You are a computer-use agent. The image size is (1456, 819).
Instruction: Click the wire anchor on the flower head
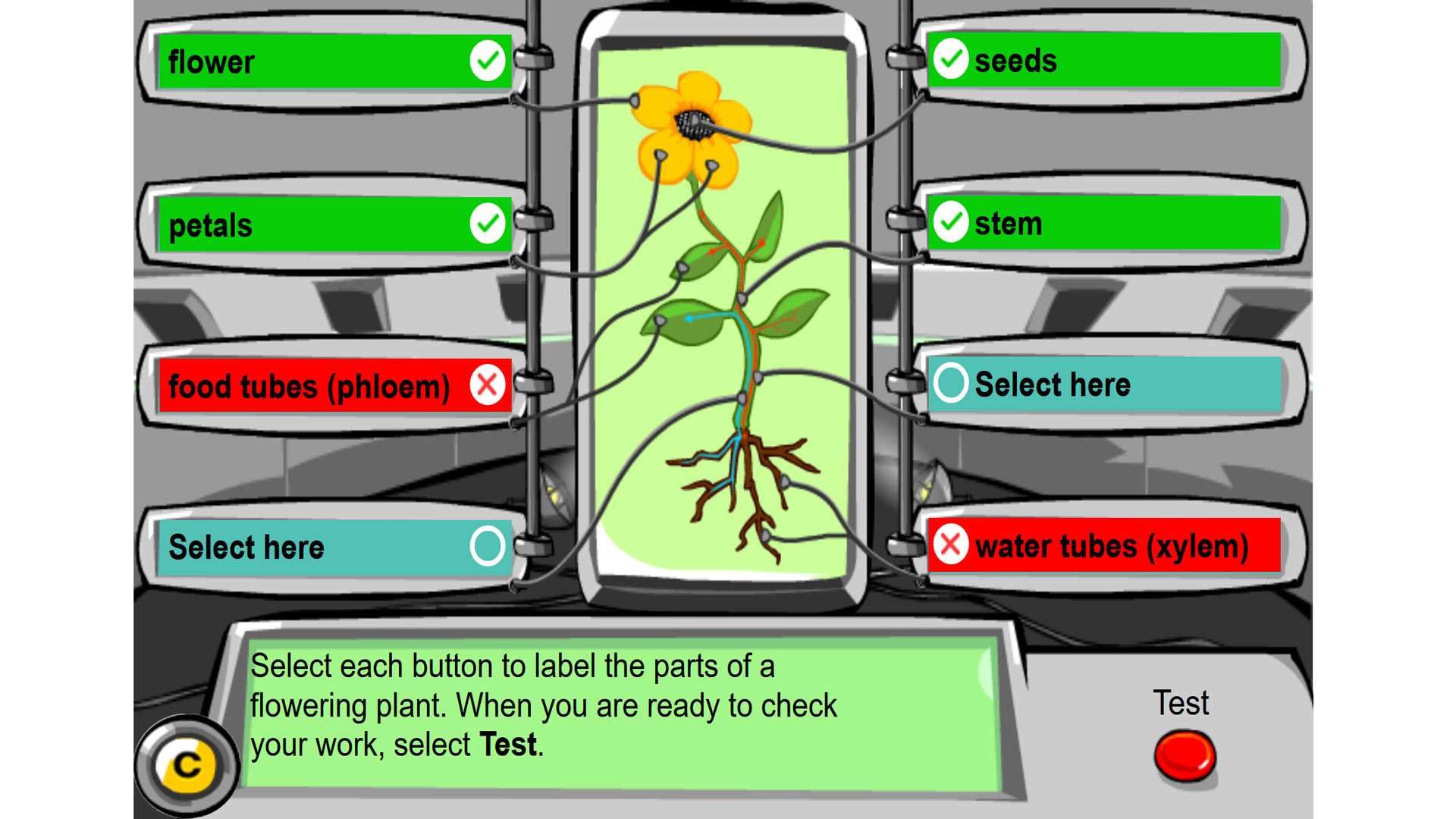(x=635, y=99)
